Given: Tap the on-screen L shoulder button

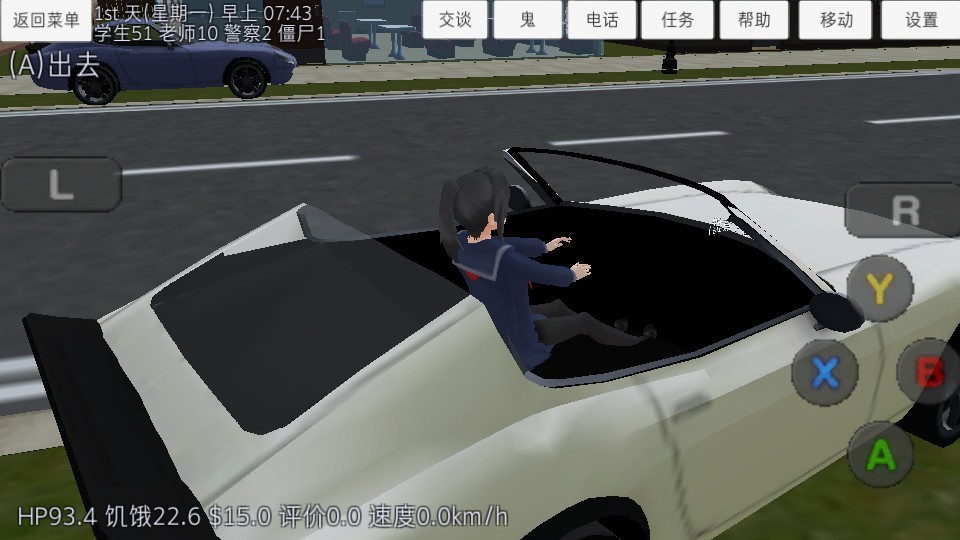Looking at the screenshot, I should [61, 184].
